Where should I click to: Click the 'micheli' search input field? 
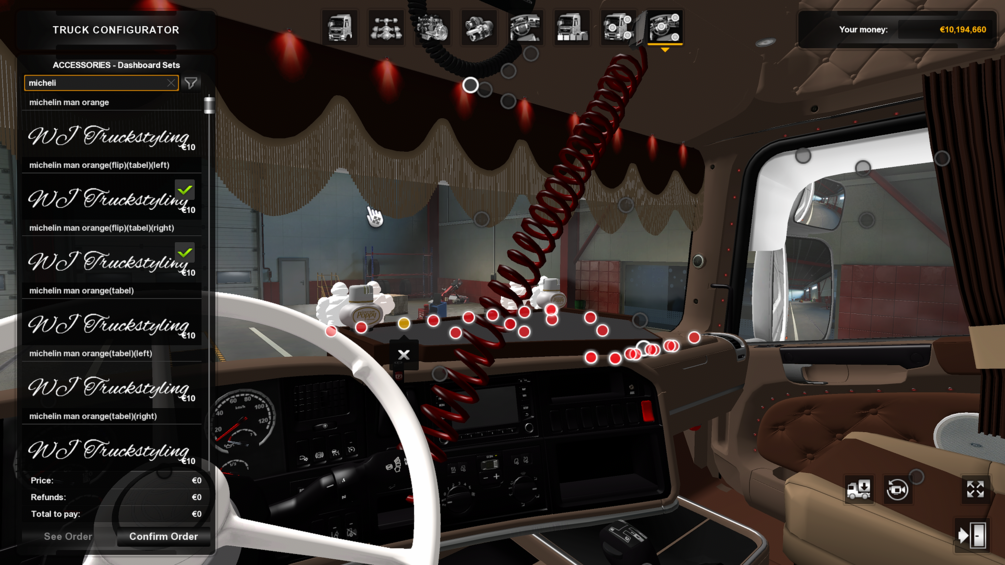click(95, 84)
